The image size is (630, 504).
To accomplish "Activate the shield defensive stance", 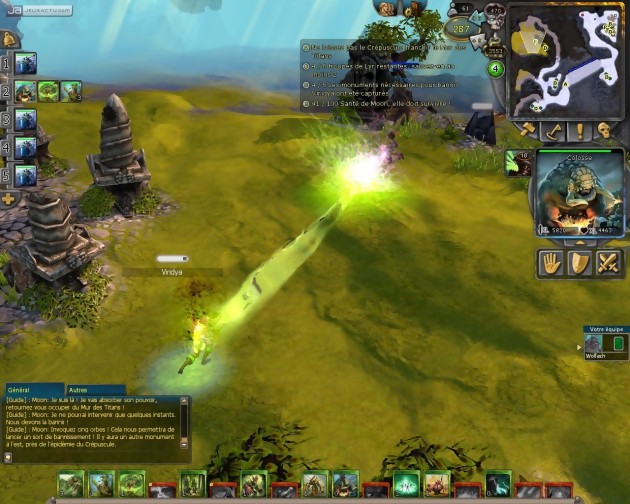I will point(581,263).
